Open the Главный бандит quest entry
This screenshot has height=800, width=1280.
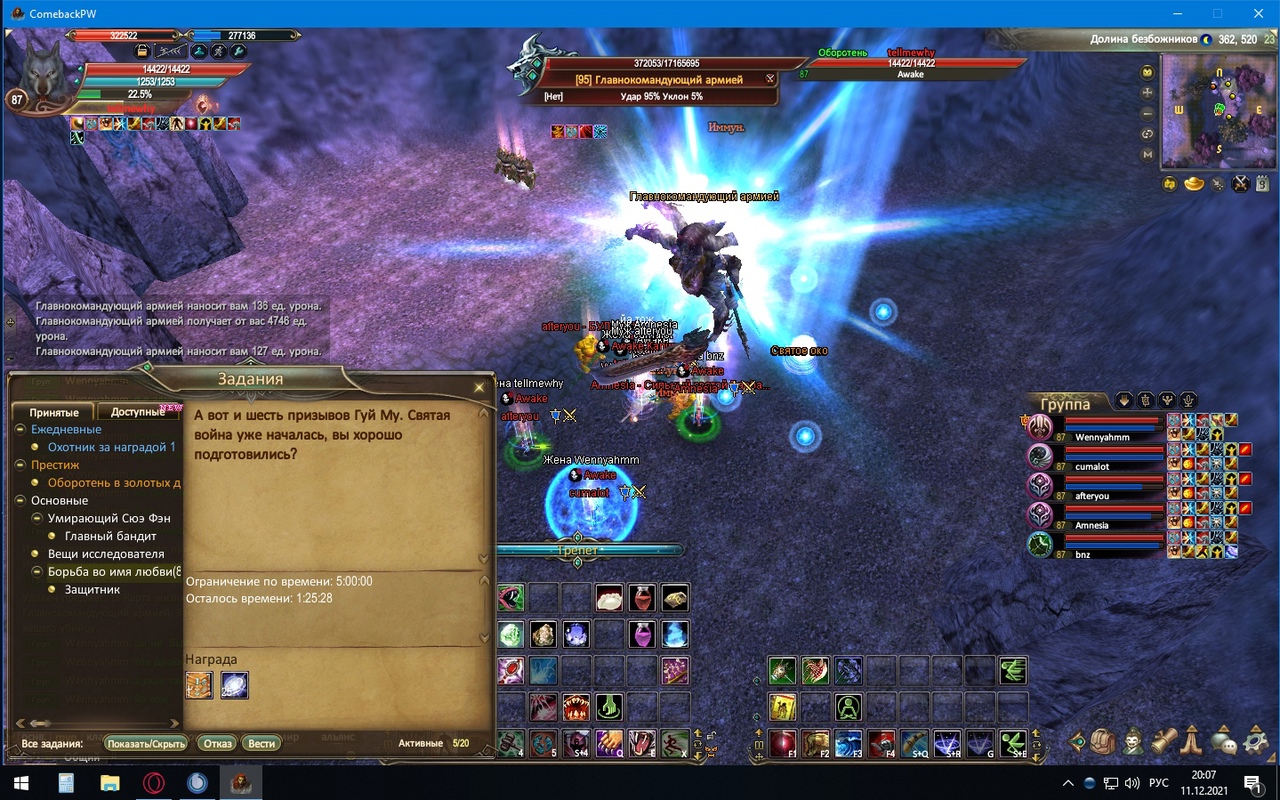[110, 536]
